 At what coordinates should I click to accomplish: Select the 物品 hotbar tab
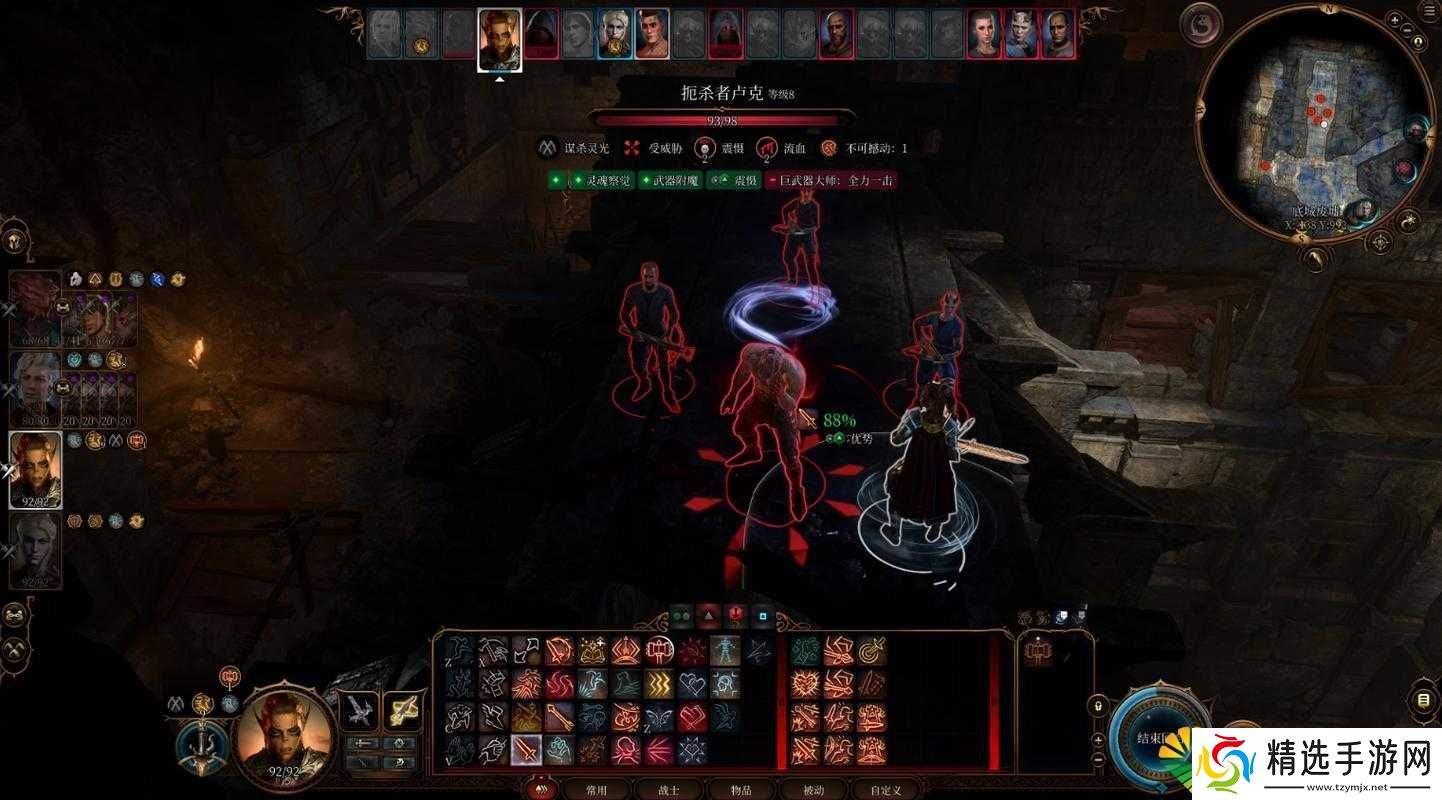pyautogui.click(x=741, y=790)
